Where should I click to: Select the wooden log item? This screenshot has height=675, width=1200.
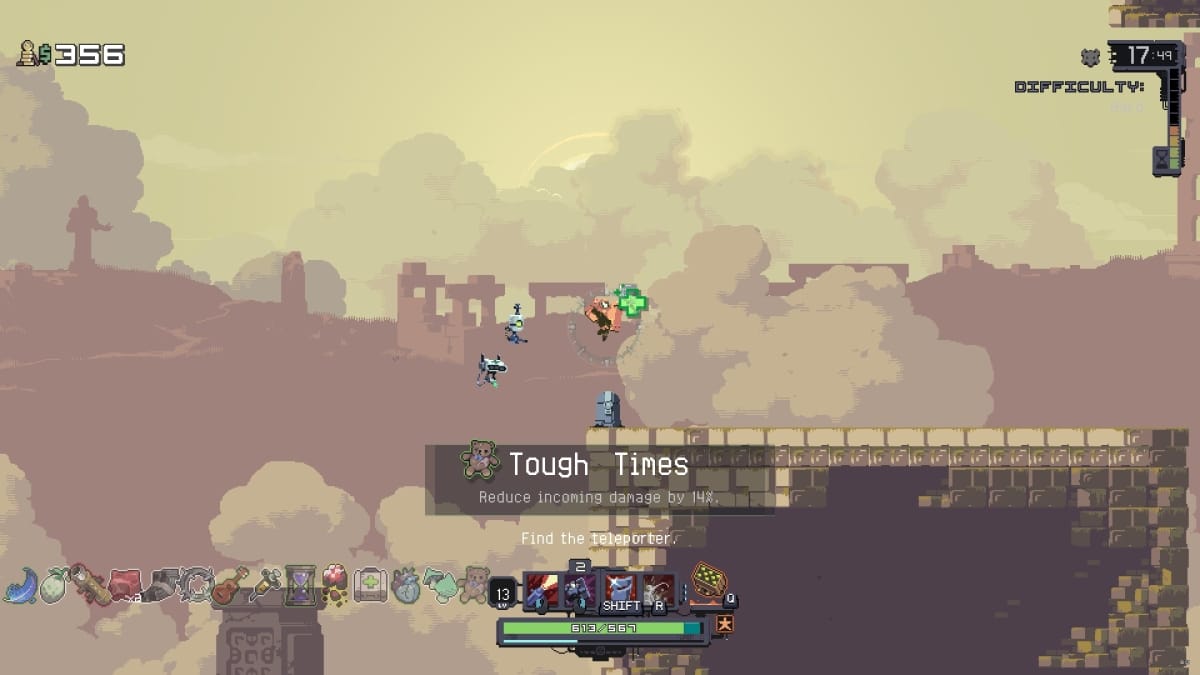90,585
